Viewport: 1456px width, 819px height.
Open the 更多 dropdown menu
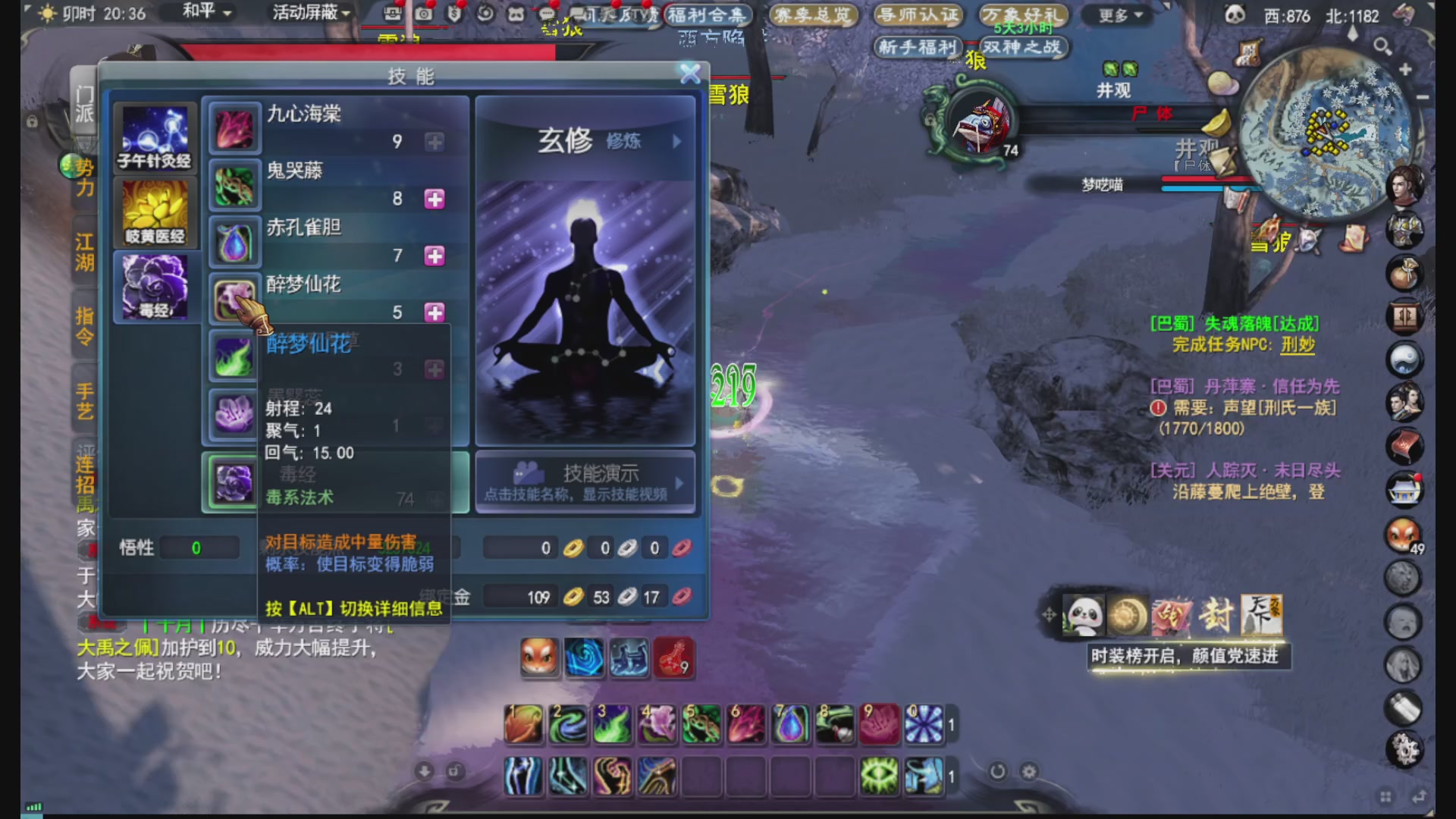pyautogui.click(x=1115, y=16)
